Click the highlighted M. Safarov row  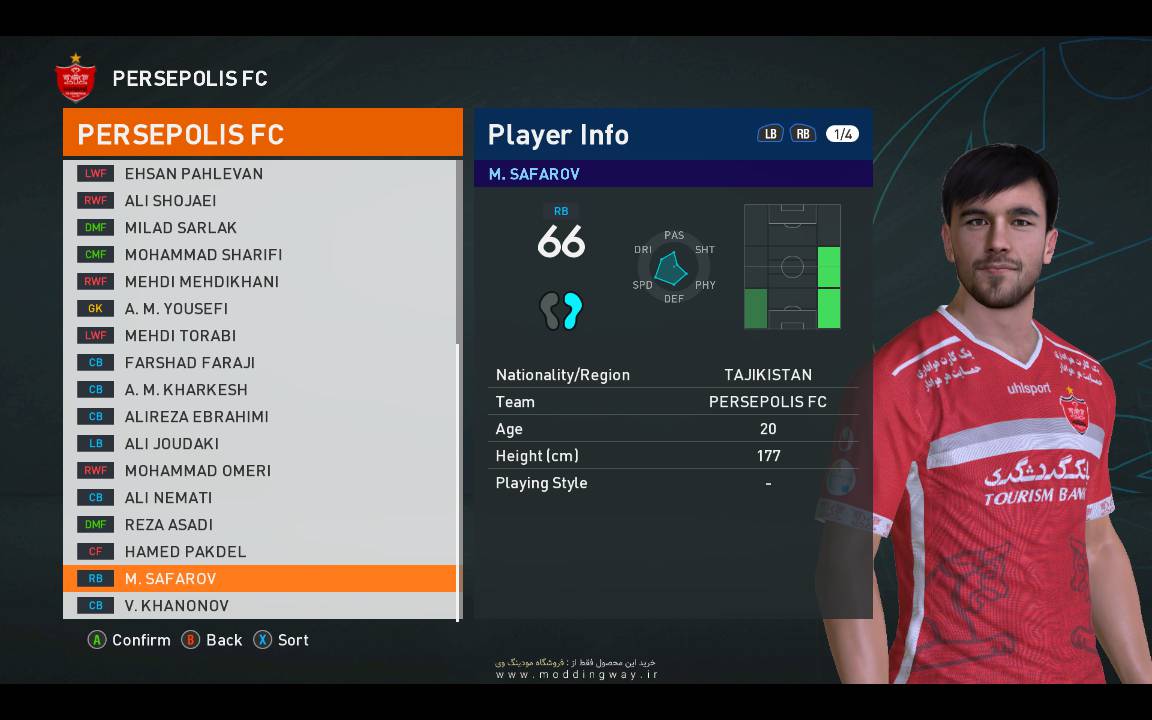[259, 579]
